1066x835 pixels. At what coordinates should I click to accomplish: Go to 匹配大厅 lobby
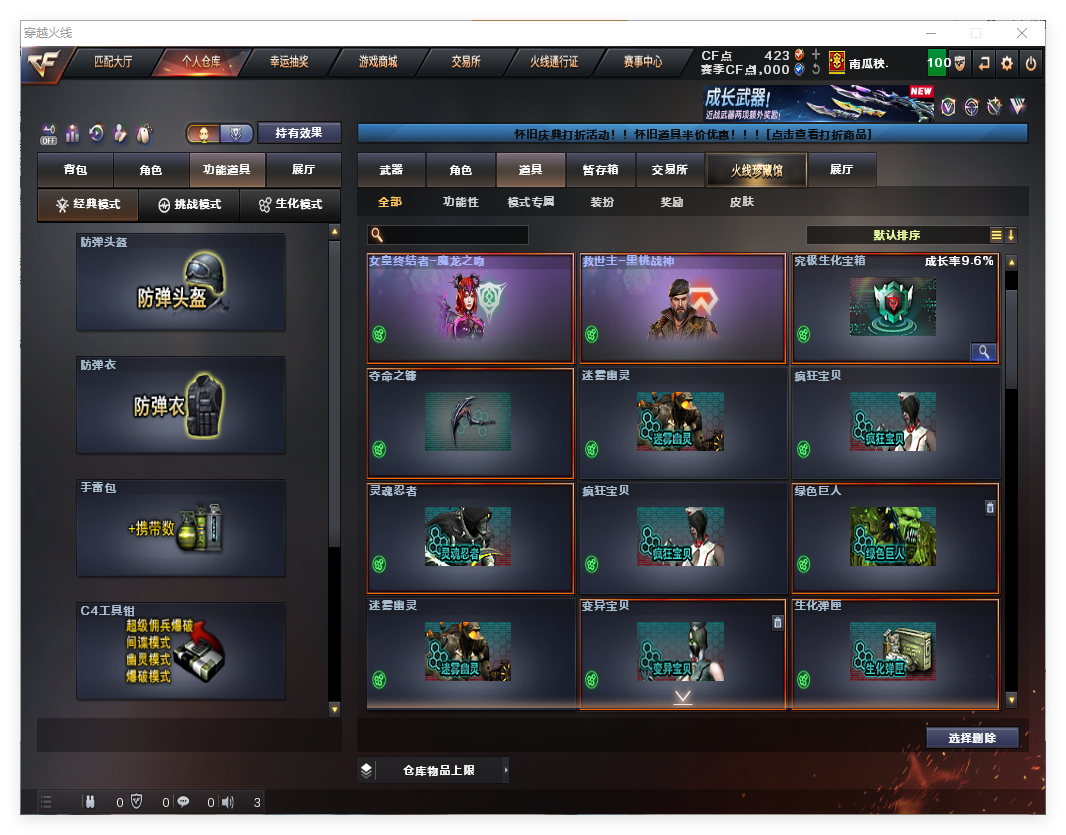click(x=113, y=62)
